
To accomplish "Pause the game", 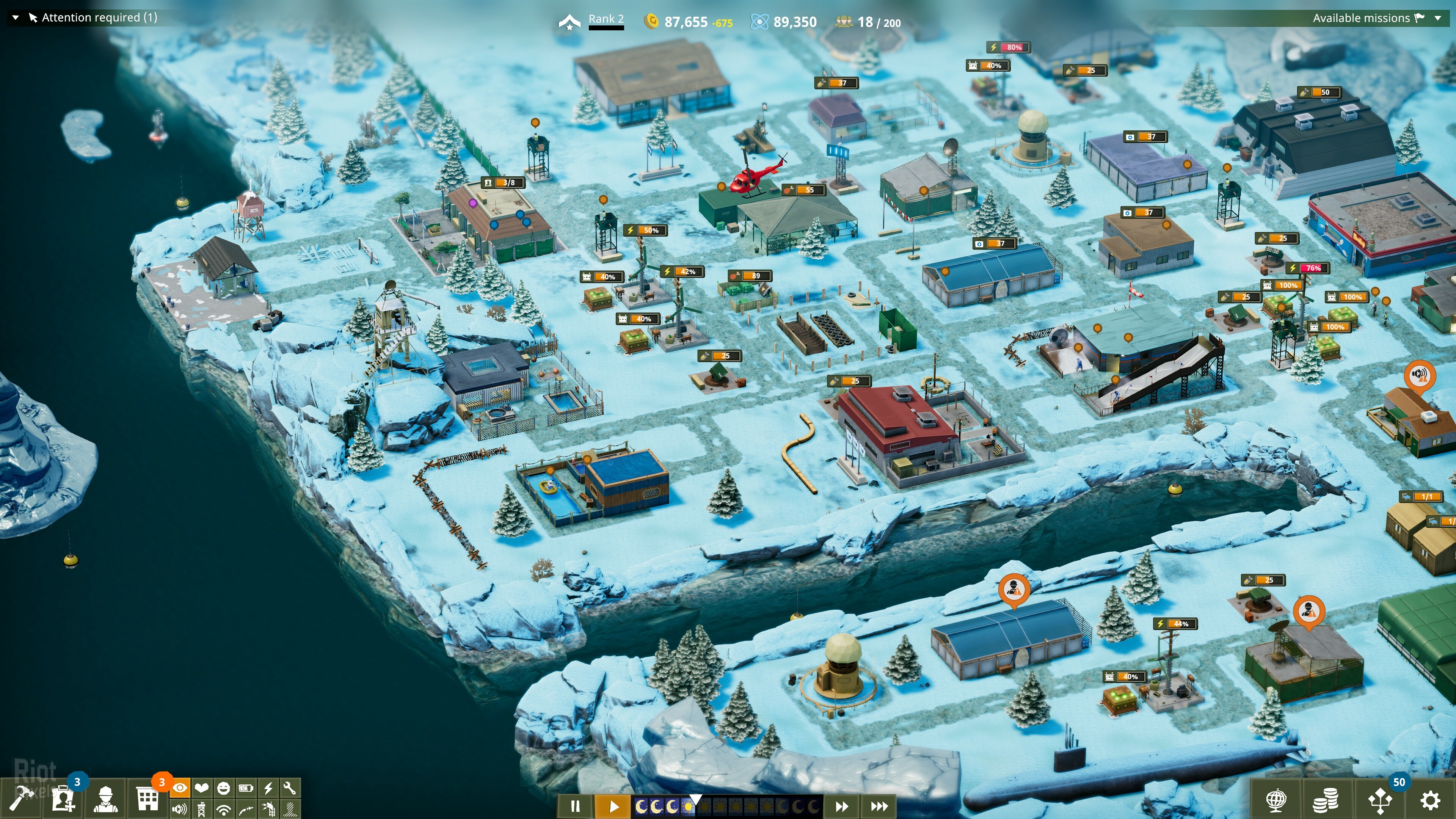I will (x=575, y=806).
